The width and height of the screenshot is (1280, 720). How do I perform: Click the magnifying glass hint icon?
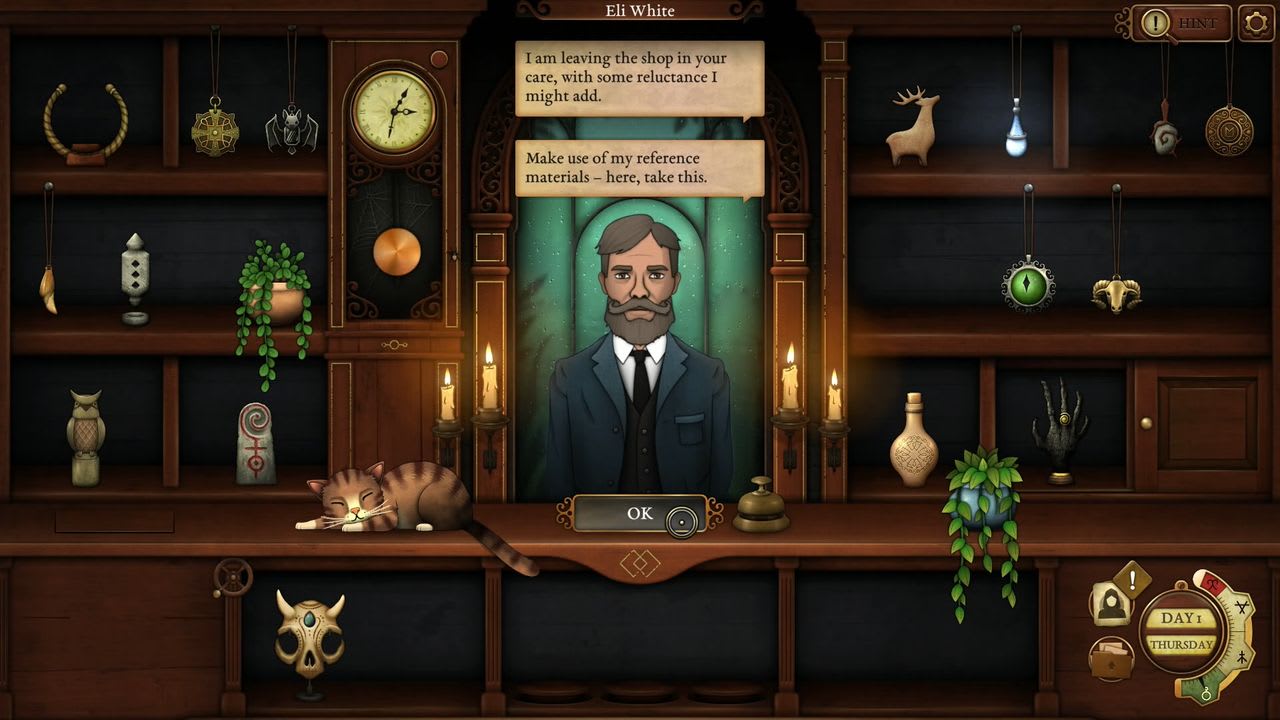(1158, 24)
